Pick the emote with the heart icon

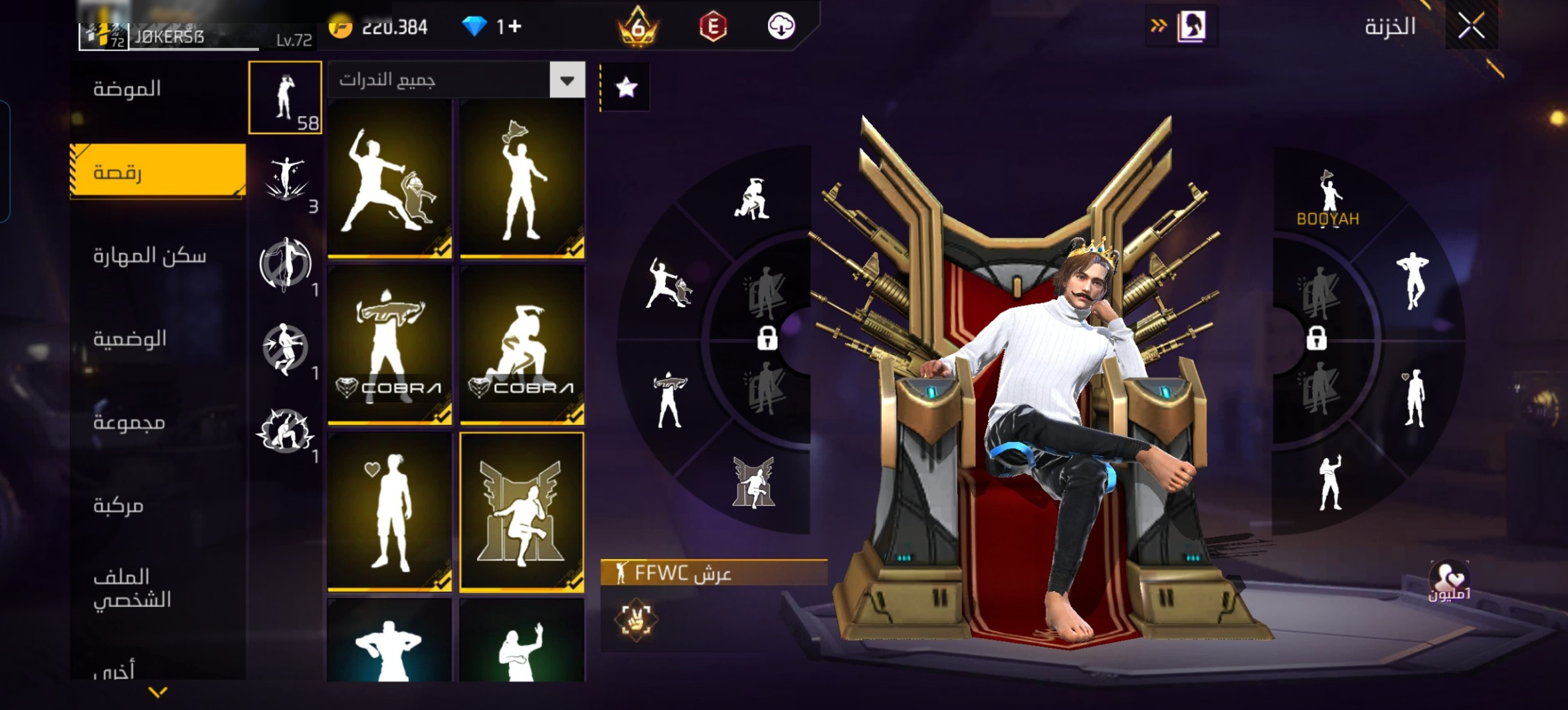(389, 512)
